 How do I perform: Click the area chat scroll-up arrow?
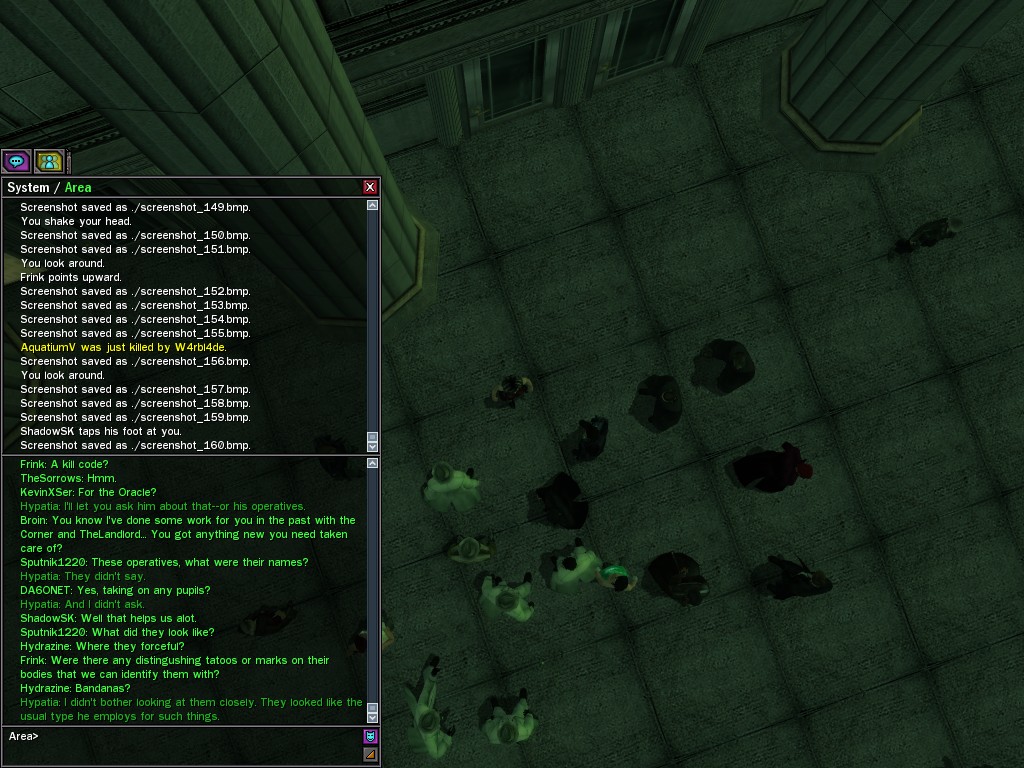coord(373,463)
